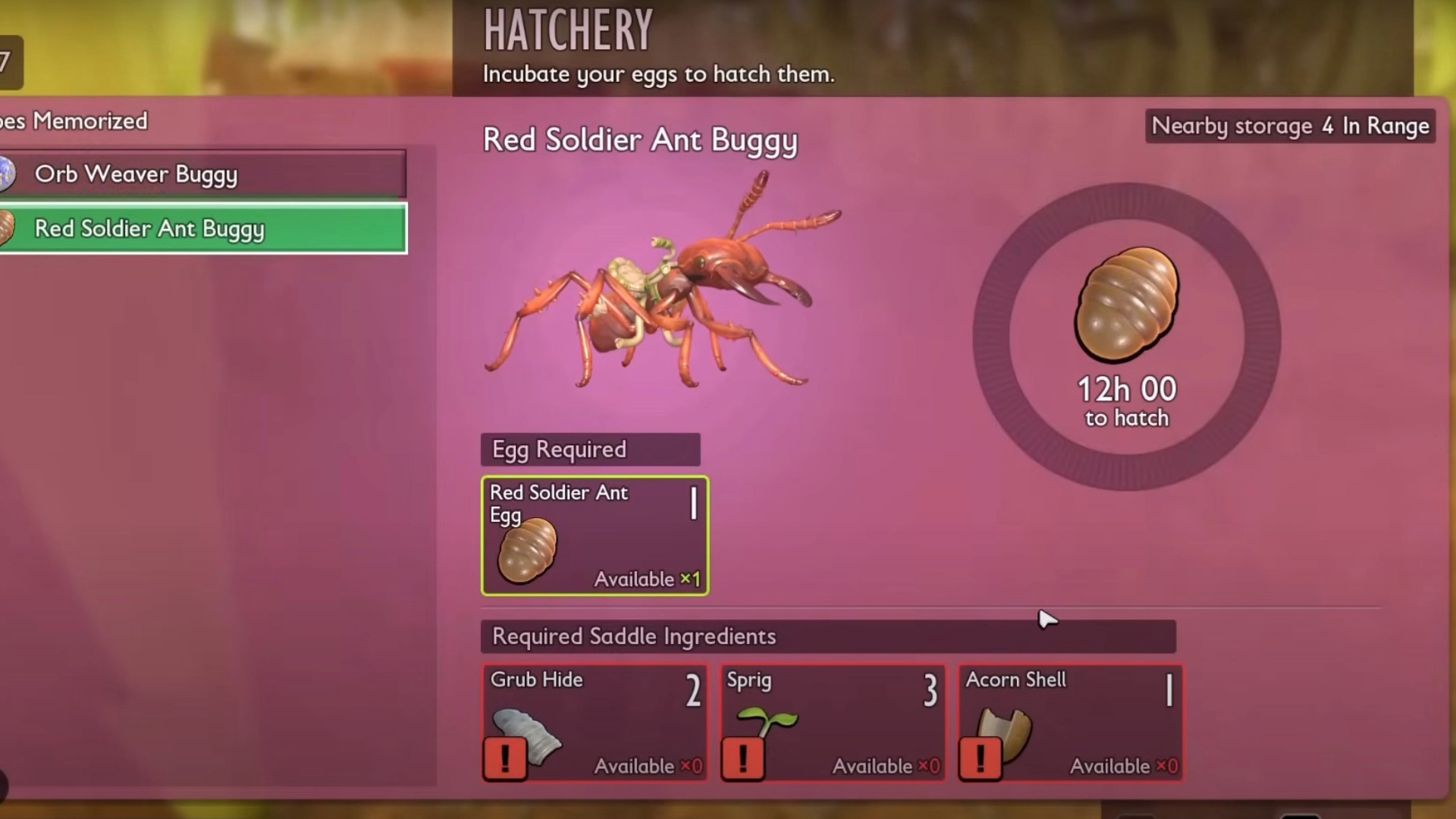Choose the Red Soldier Ant Buggy entry
This screenshot has width=1456, height=819.
click(203, 228)
